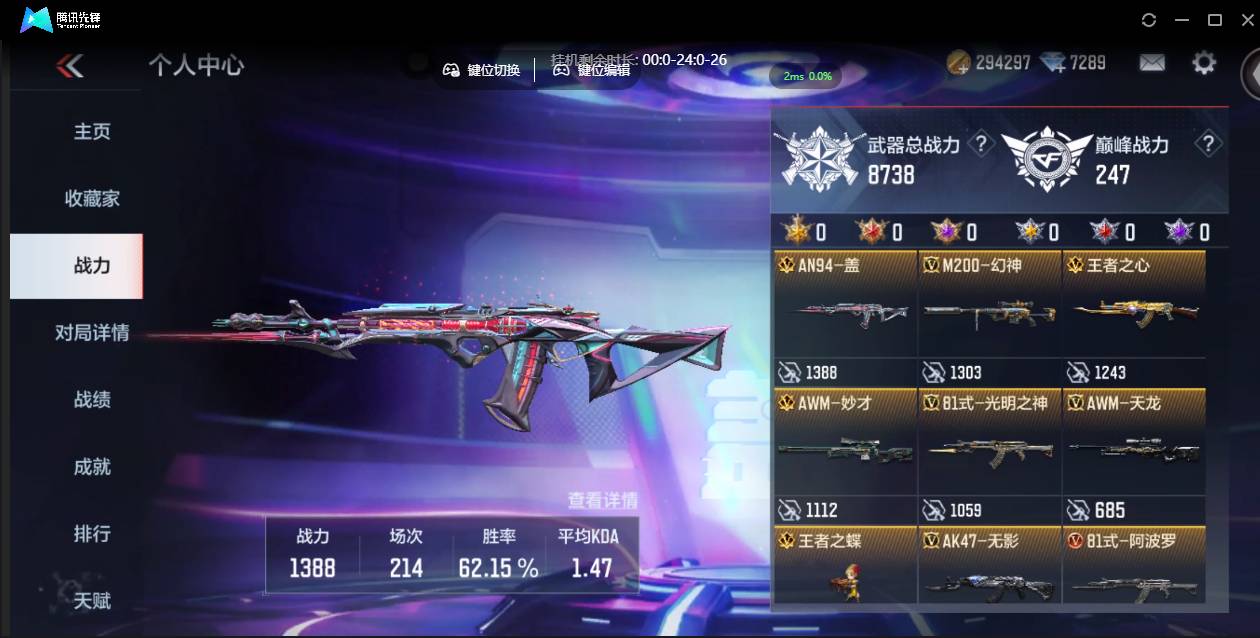Go back with the double-arrow button
The width and height of the screenshot is (1260, 638).
click(x=70, y=66)
